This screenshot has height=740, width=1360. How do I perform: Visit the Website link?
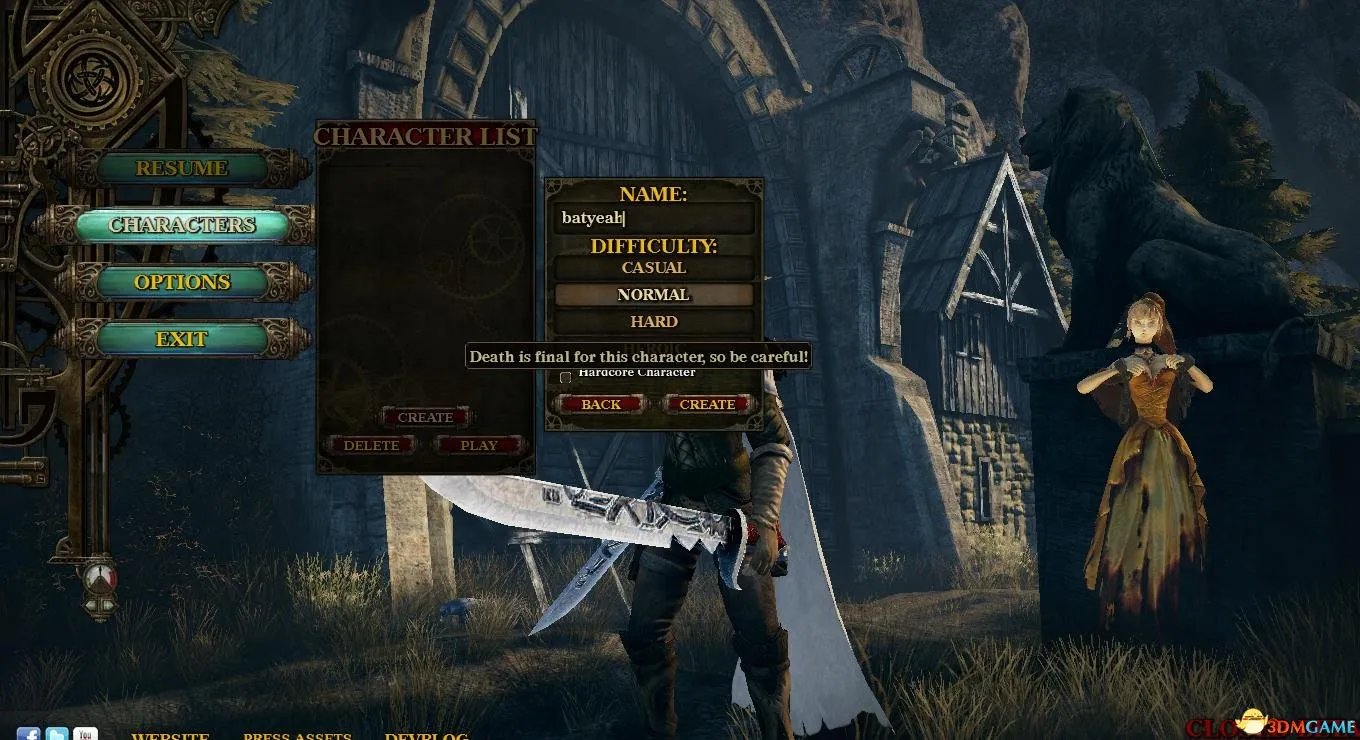pos(170,736)
